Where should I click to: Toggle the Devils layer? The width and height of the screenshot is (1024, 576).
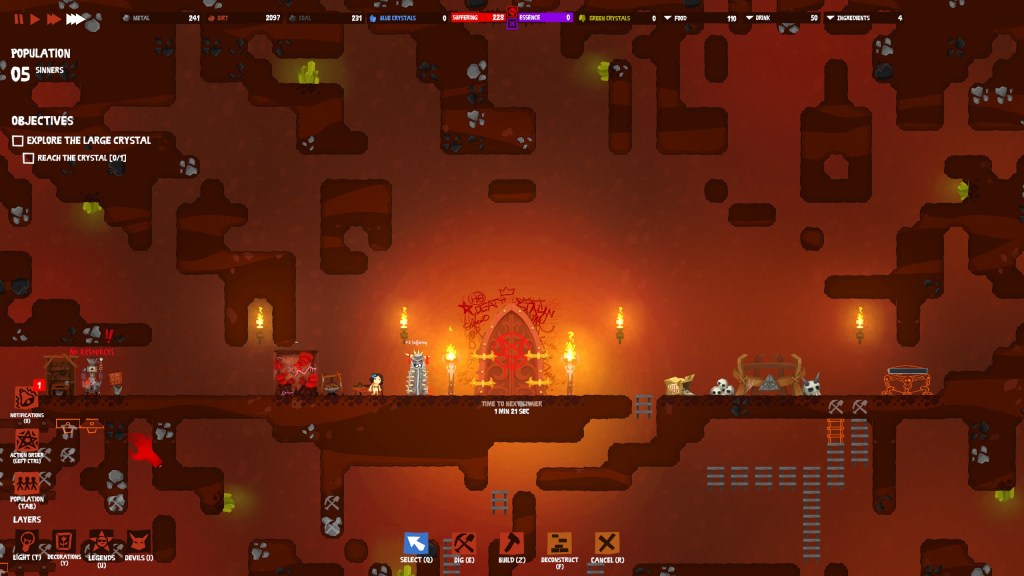138,541
